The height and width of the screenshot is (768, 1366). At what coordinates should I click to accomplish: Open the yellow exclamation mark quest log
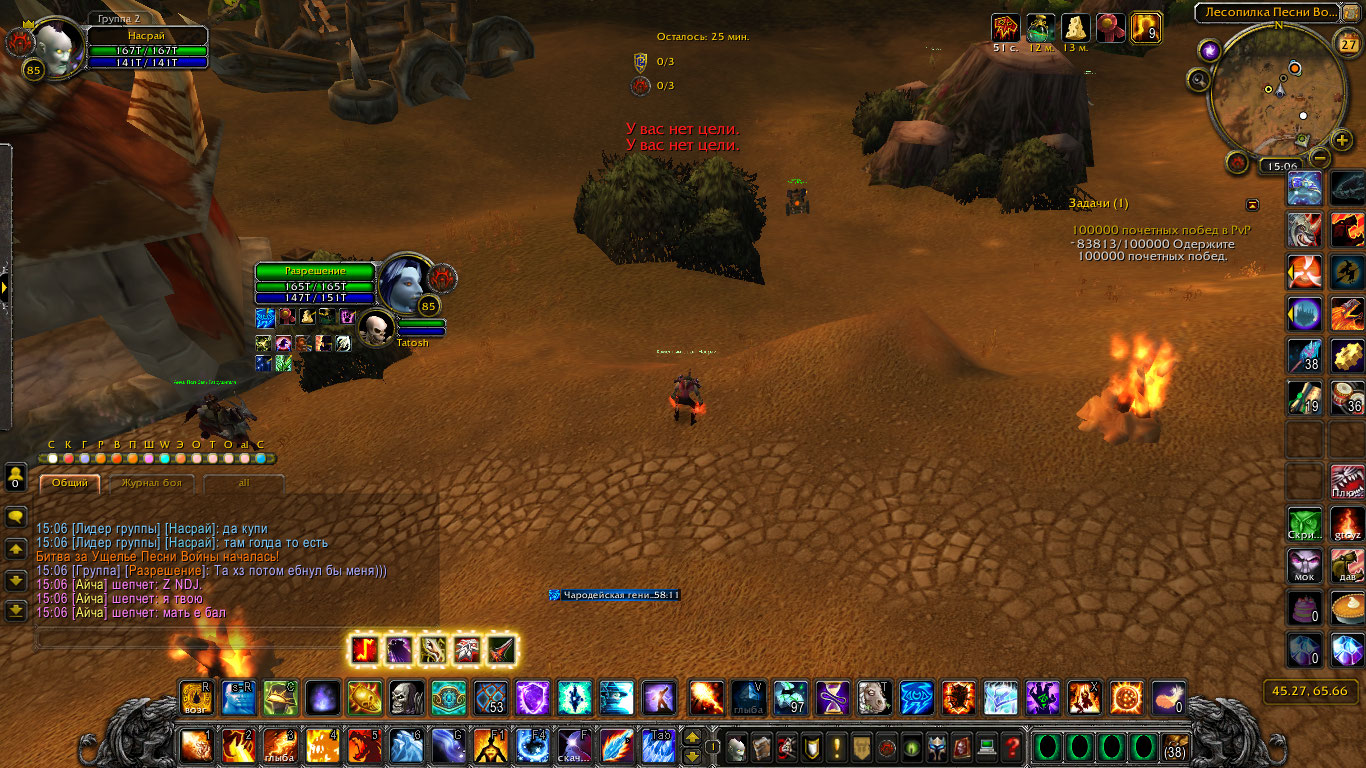point(838,747)
